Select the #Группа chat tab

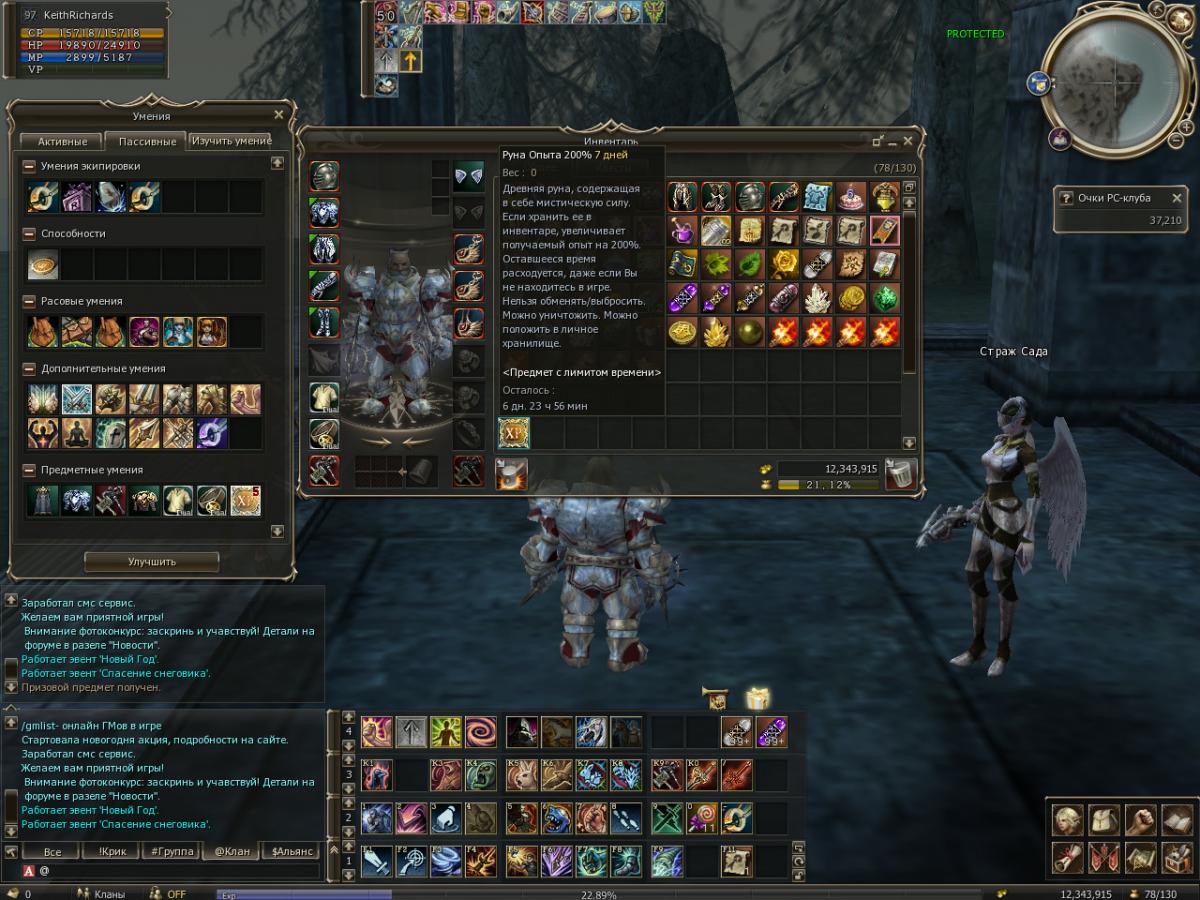click(x=169, y=852)
